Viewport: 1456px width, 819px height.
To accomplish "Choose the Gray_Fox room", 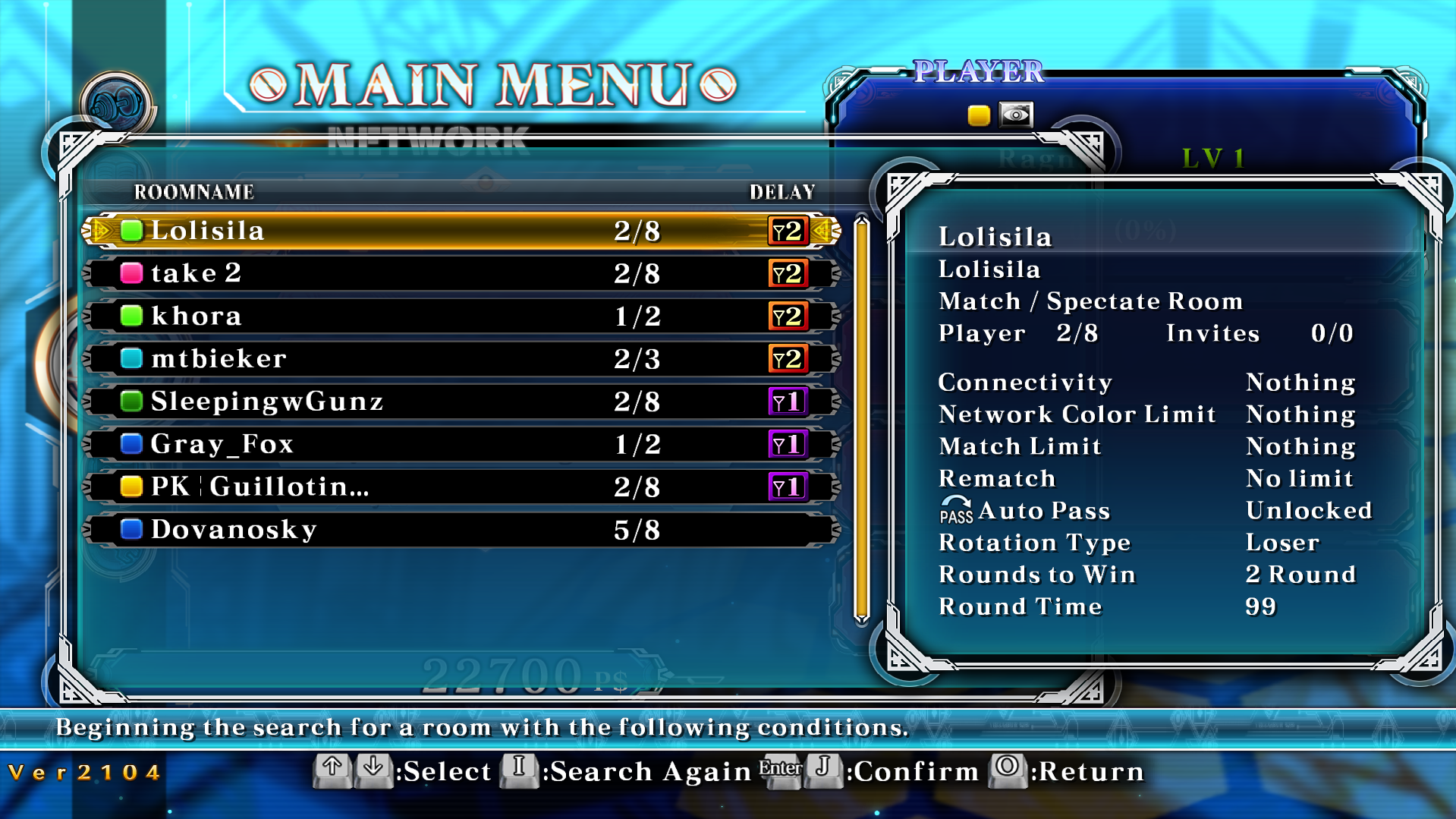I will click(x=461, y=444).
